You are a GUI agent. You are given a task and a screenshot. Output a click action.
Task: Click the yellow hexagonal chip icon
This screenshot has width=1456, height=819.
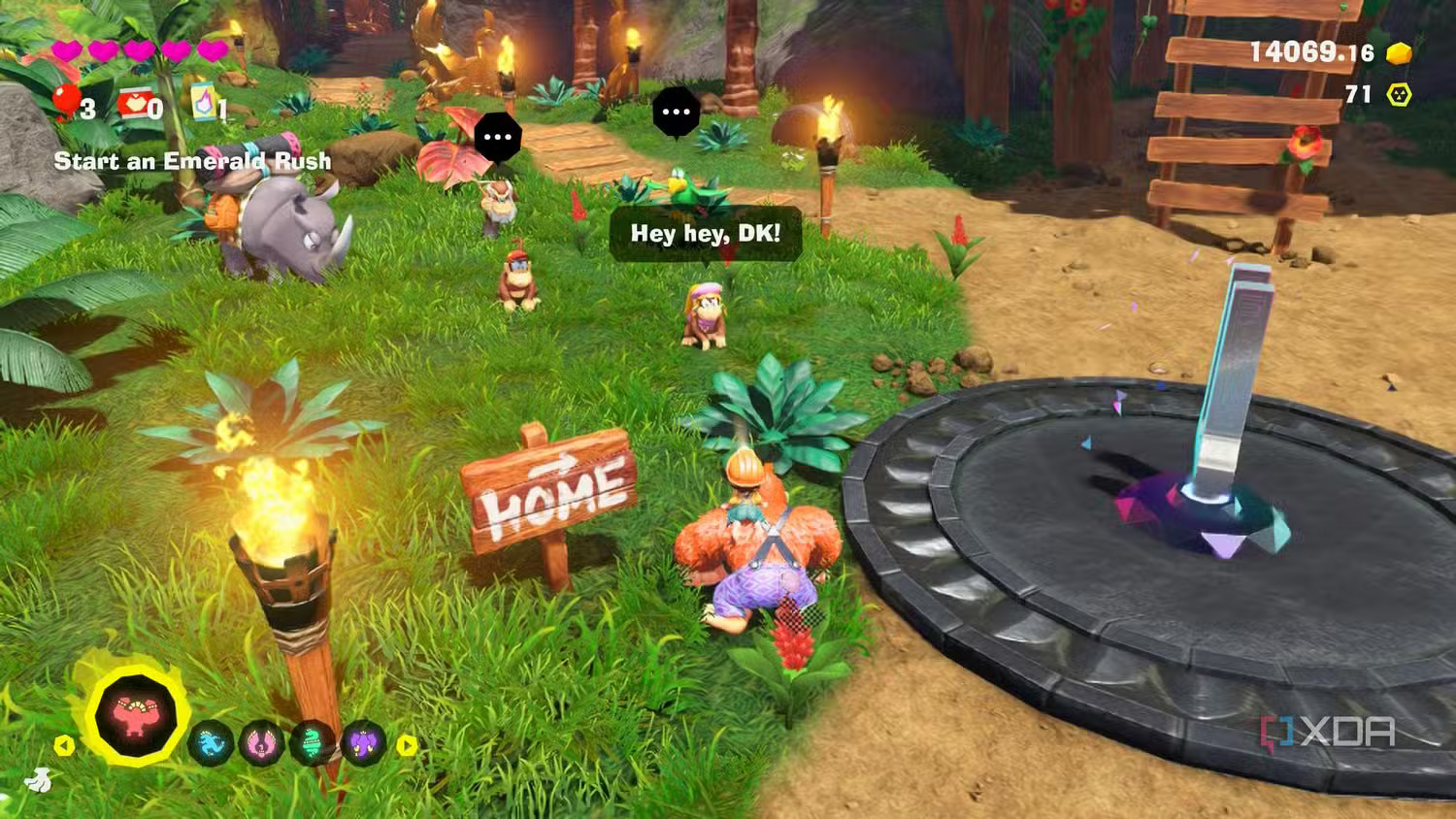click(1399, 94)
